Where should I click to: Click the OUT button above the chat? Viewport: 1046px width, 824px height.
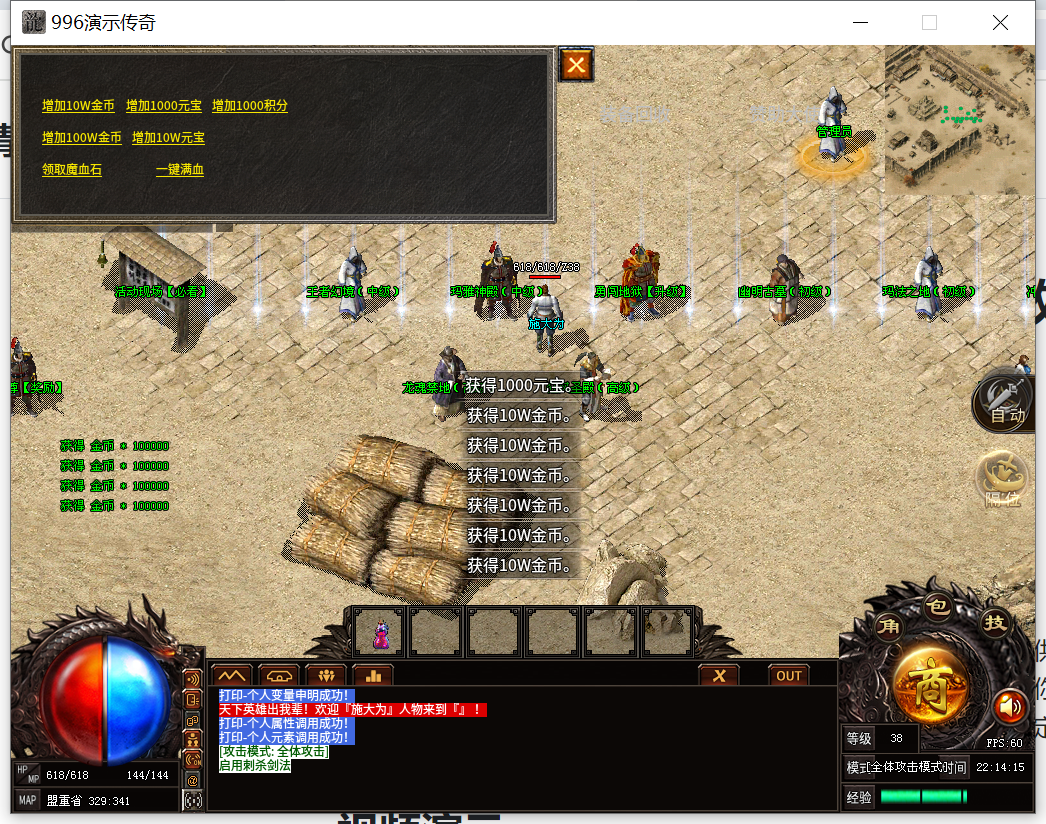tap(789, 675)
